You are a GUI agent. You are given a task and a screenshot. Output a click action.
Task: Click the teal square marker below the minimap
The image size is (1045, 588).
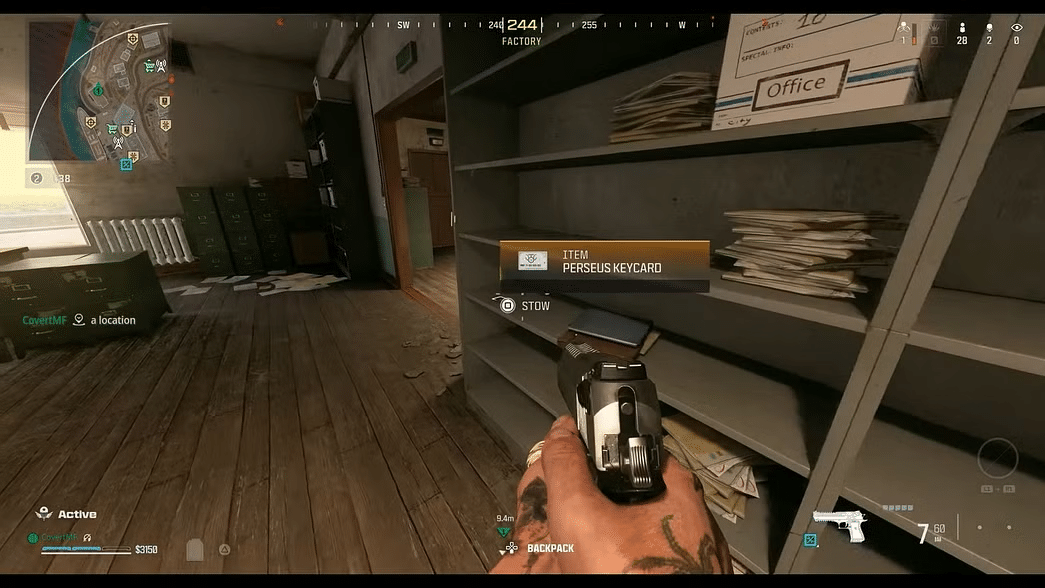pos(126,164)
